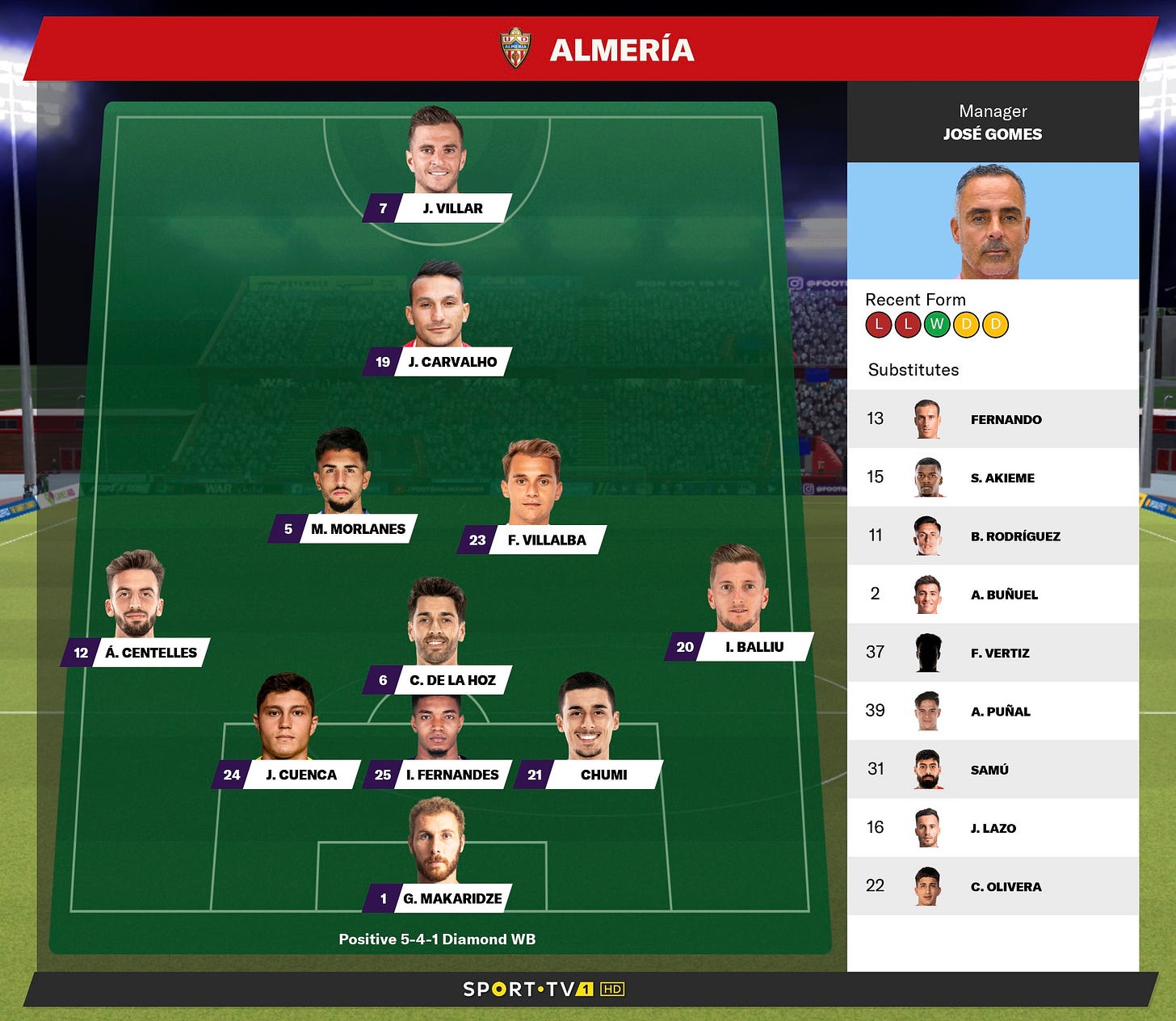Select F. Vertiz's silhouette portrait
Viewport: 1176px width, 1021px height.
927,652
